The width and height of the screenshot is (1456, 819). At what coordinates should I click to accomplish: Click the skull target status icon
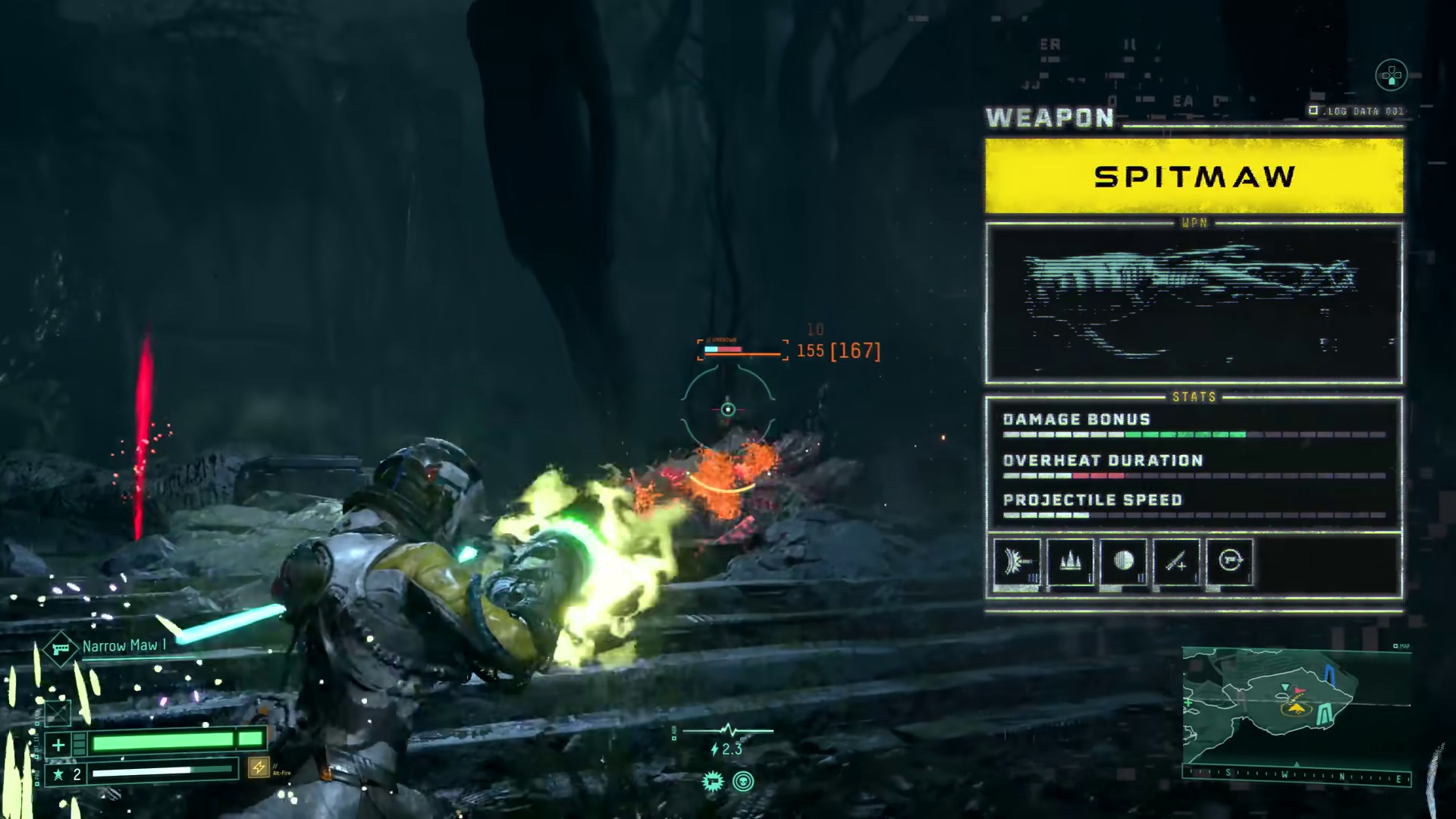pyautogui.click(x=743, y=782)
